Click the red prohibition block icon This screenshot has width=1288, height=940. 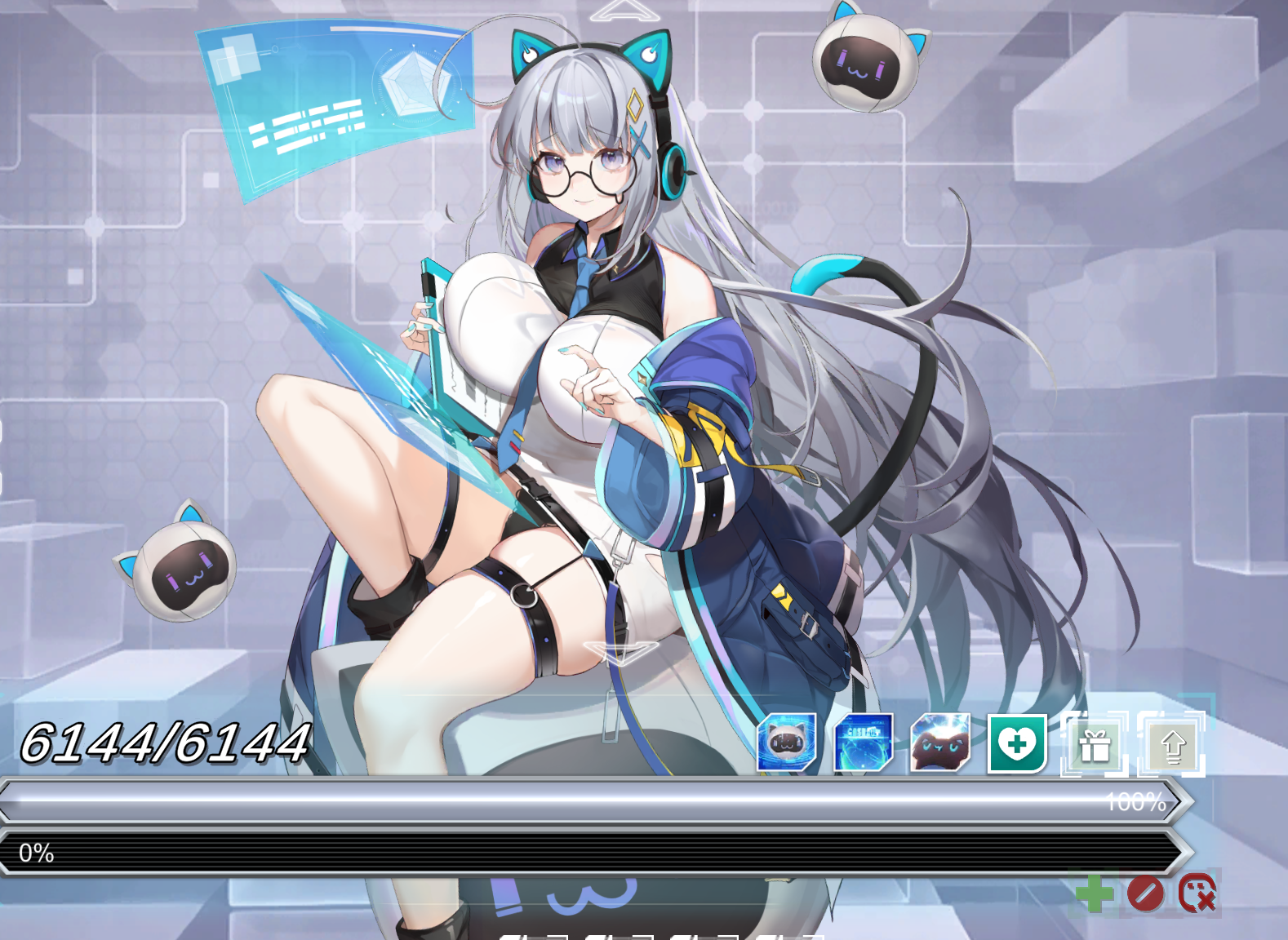pos(1145,894)
